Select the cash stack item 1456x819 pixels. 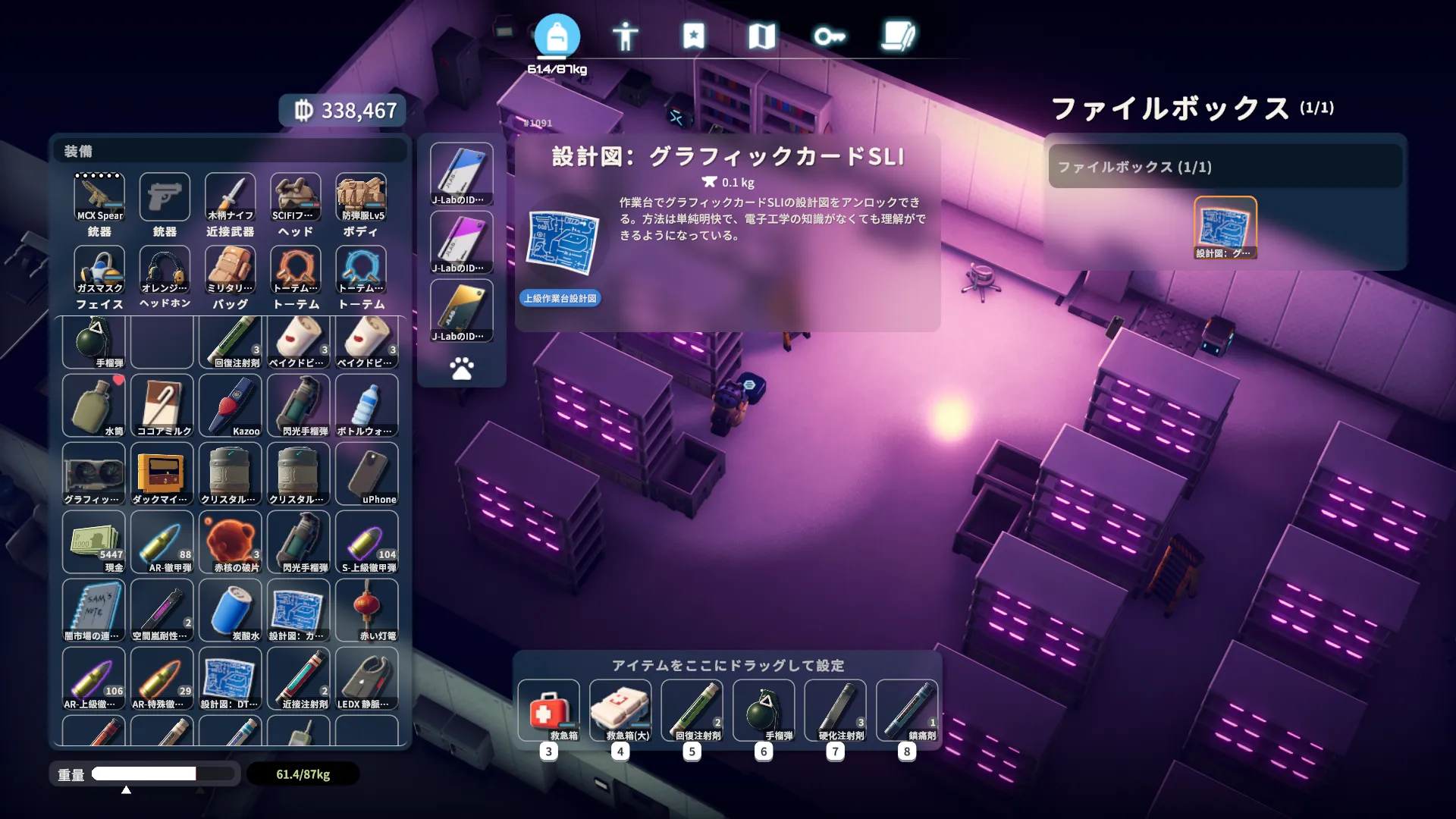point(94,542)
